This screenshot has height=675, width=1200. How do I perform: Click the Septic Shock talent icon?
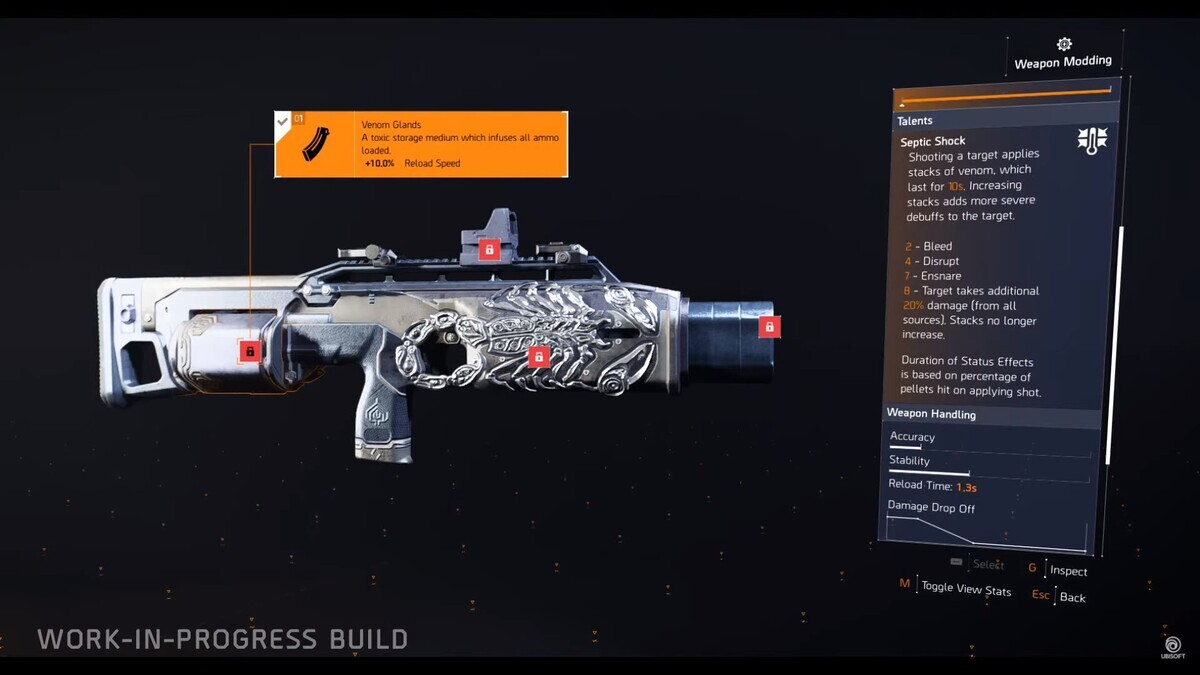1091,141
